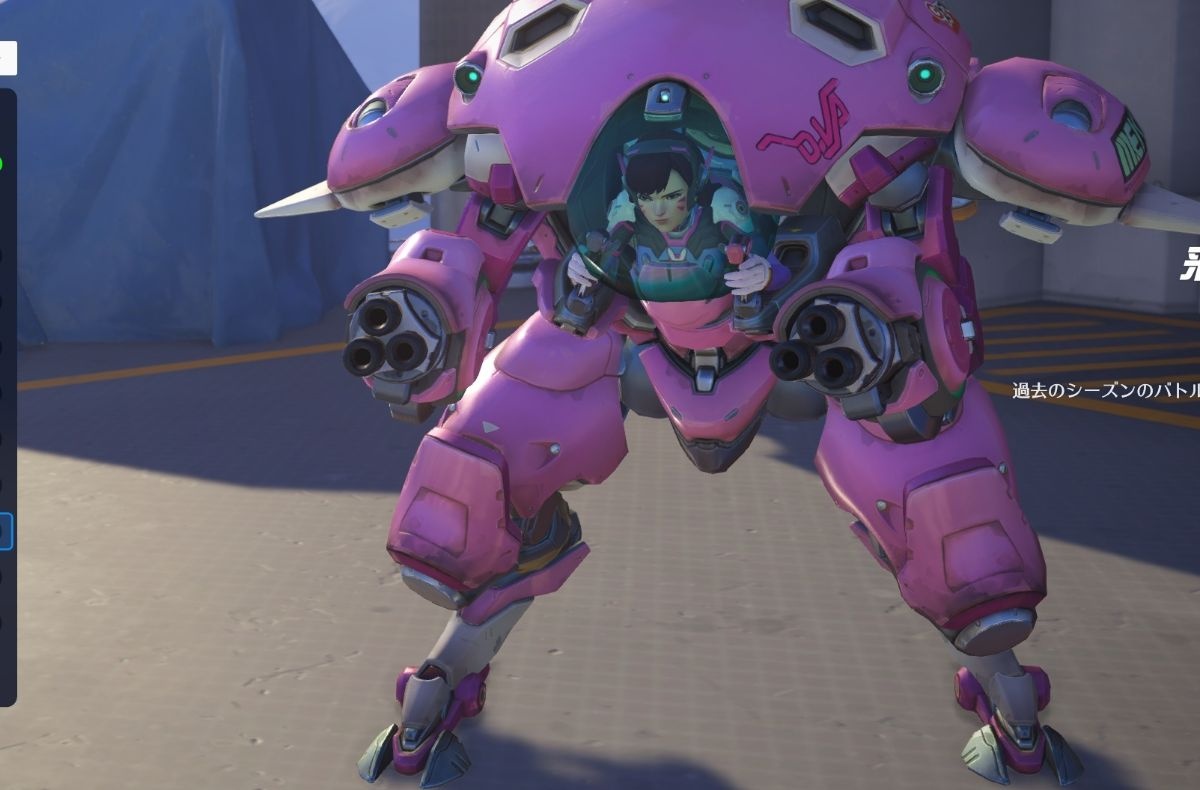Click the white button above the left panel
The height and width of the screenshot is (790, 1200).
click(7, 58)
